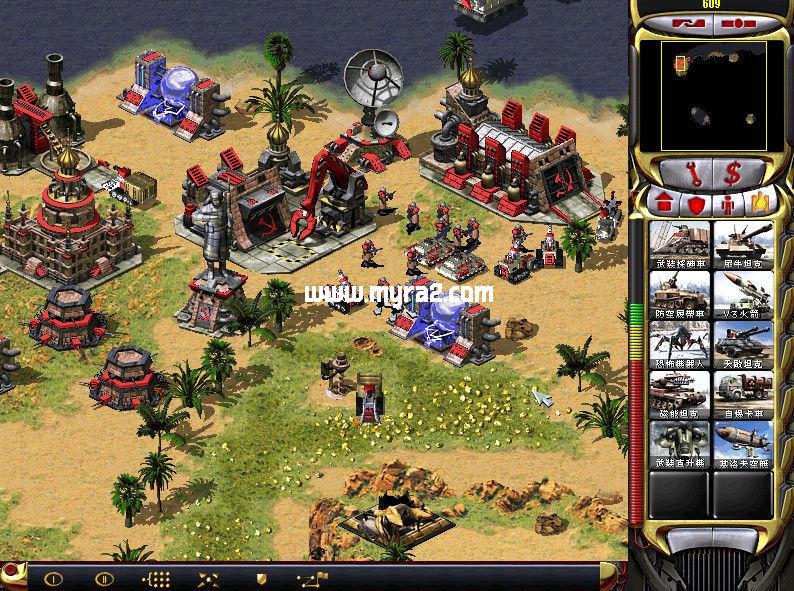
Task: Select the V3 rocket launcher icon
Action: [743, 294]
